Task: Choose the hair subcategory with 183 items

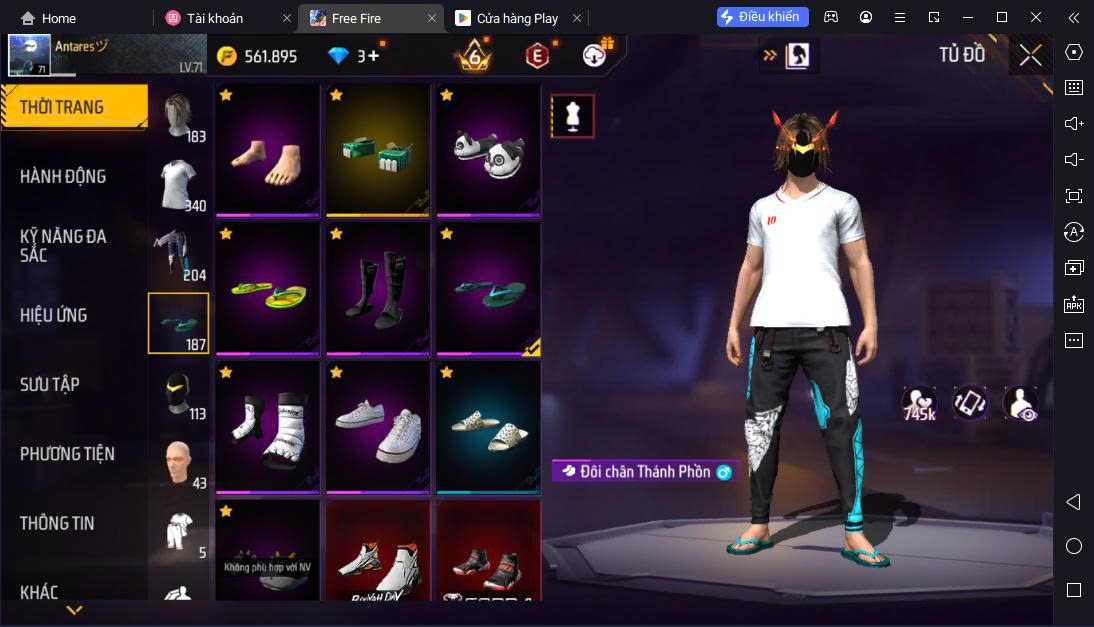Action: [x=179, y=119]
